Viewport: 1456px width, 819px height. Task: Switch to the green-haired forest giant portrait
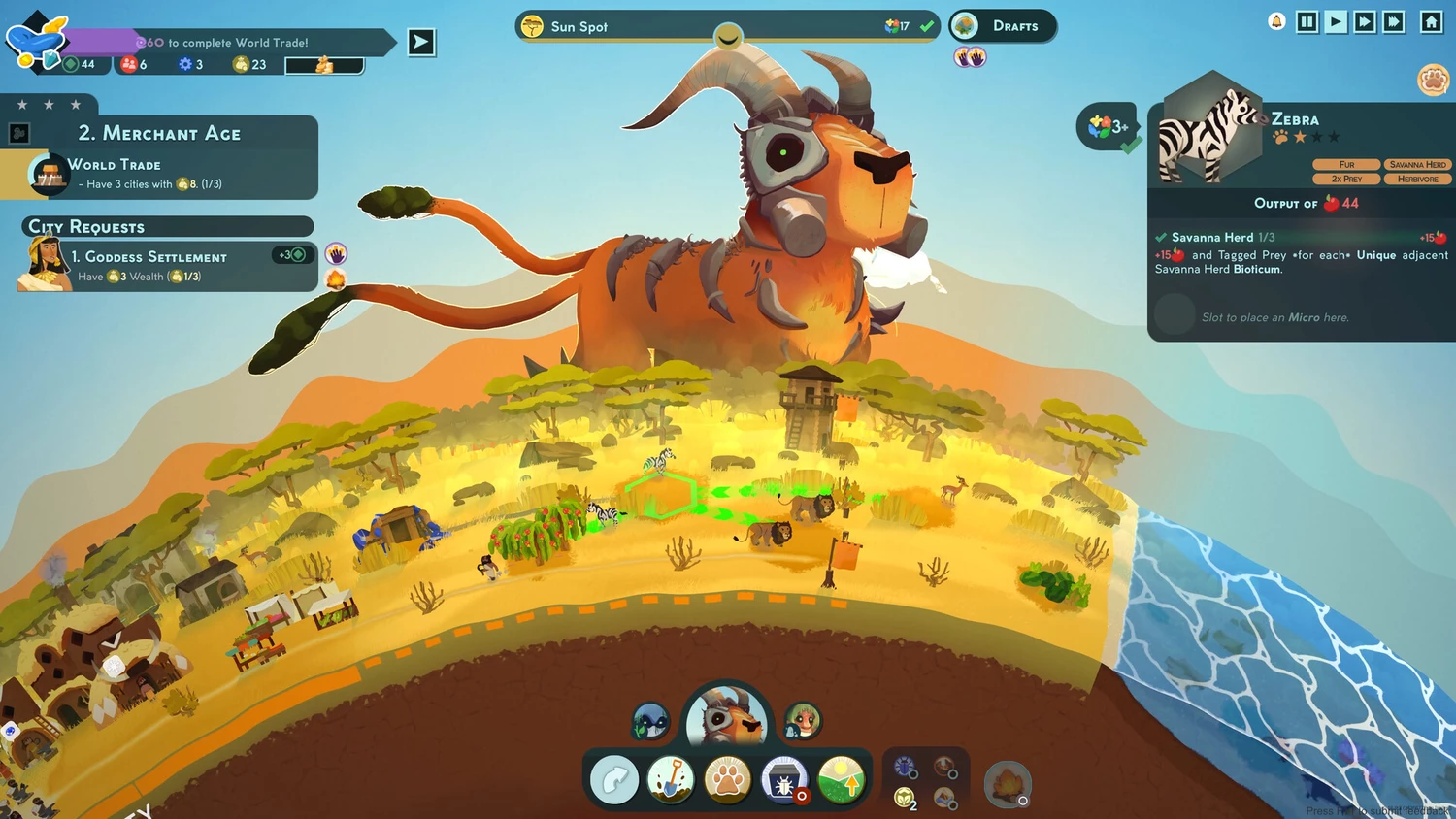[x=803, y=721]
